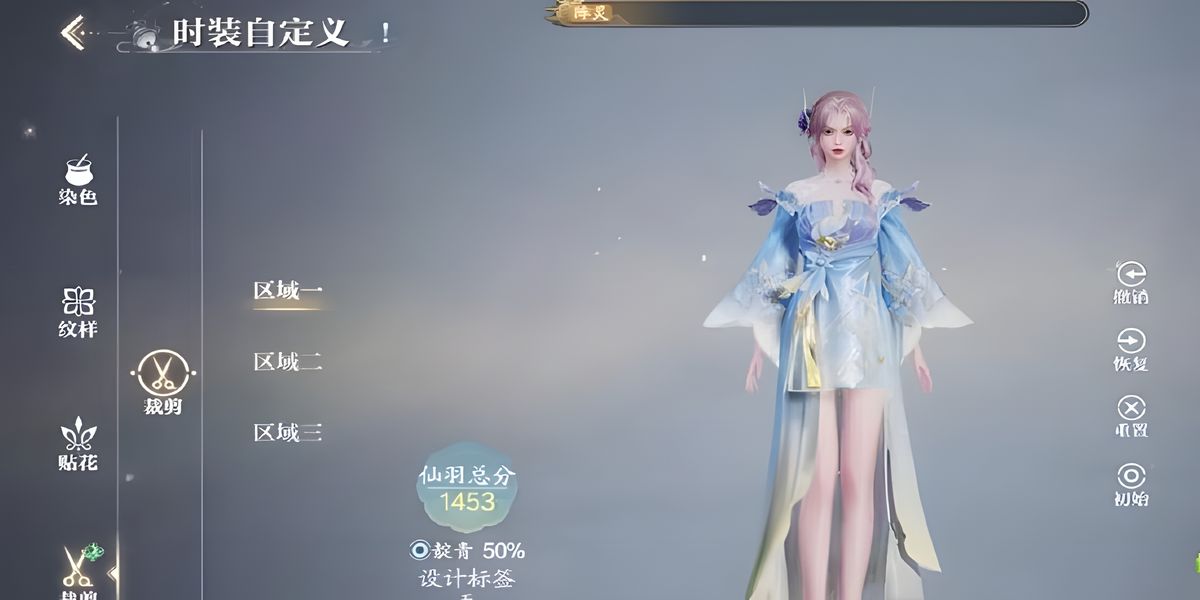Reset outfit with the 重置 button
This screenshot has height=600, width=1200.
(x=1131, y=415)
